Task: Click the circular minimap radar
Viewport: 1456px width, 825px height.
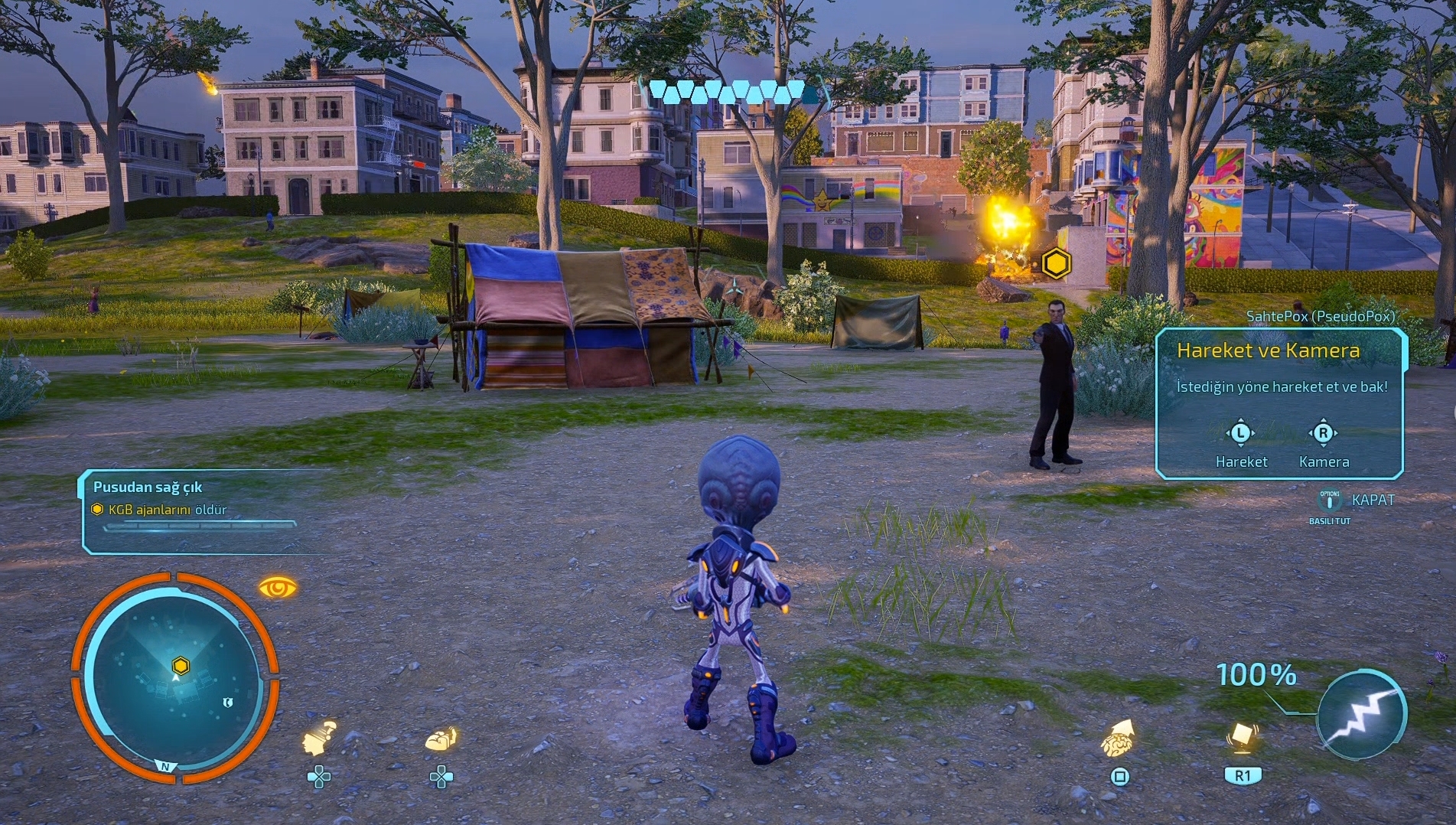Action: [175, 678]
